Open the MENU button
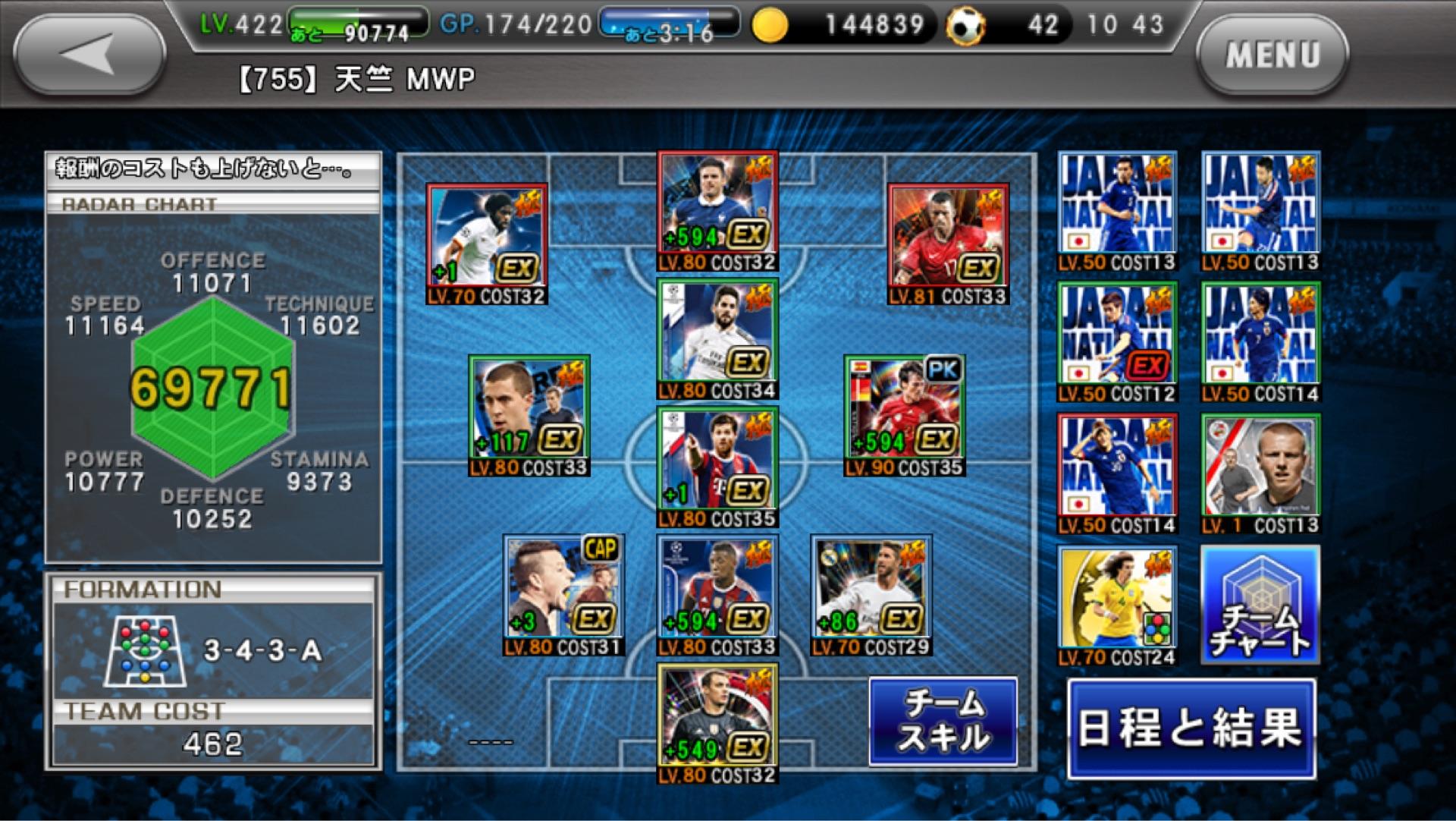The width and height of the screenshot is (1456, 821). coord(1272,55)
